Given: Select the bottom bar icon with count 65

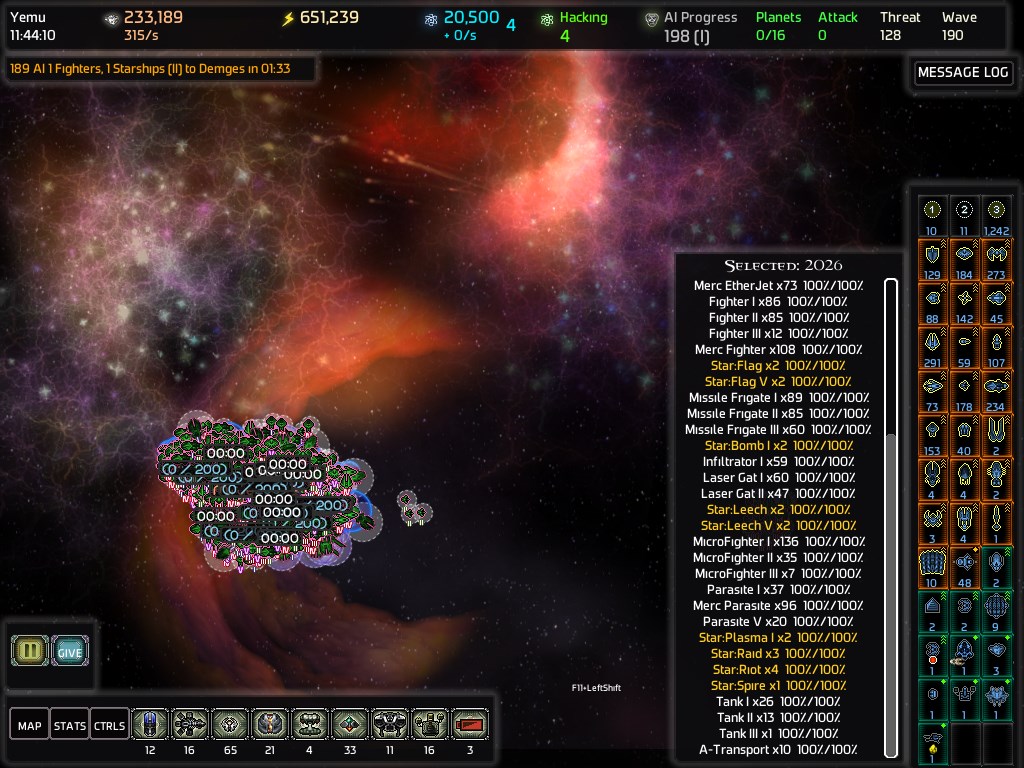Looking at the screenshot, I should 230,724.
